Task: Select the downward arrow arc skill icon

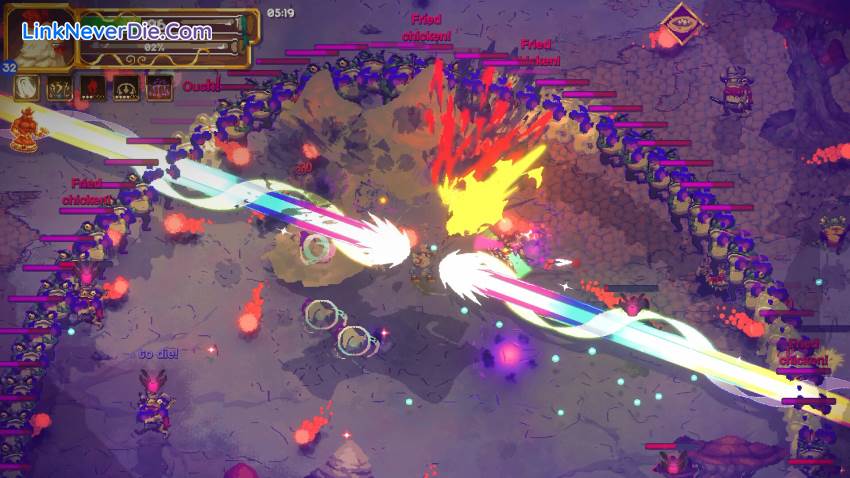Action: [126, 88]
